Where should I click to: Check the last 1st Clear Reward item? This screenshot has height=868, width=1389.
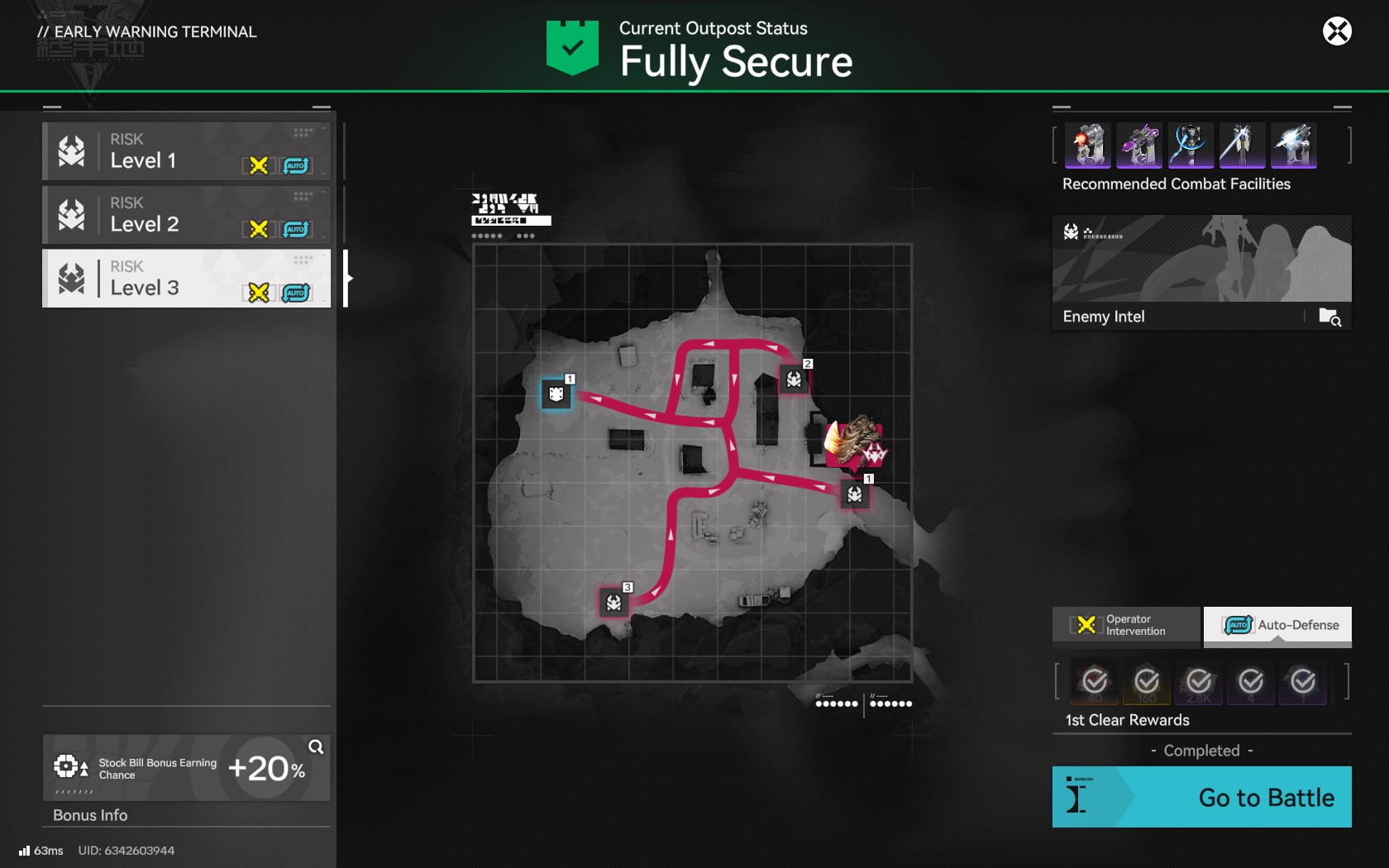pyautogui.click(x=1303, y=681)
